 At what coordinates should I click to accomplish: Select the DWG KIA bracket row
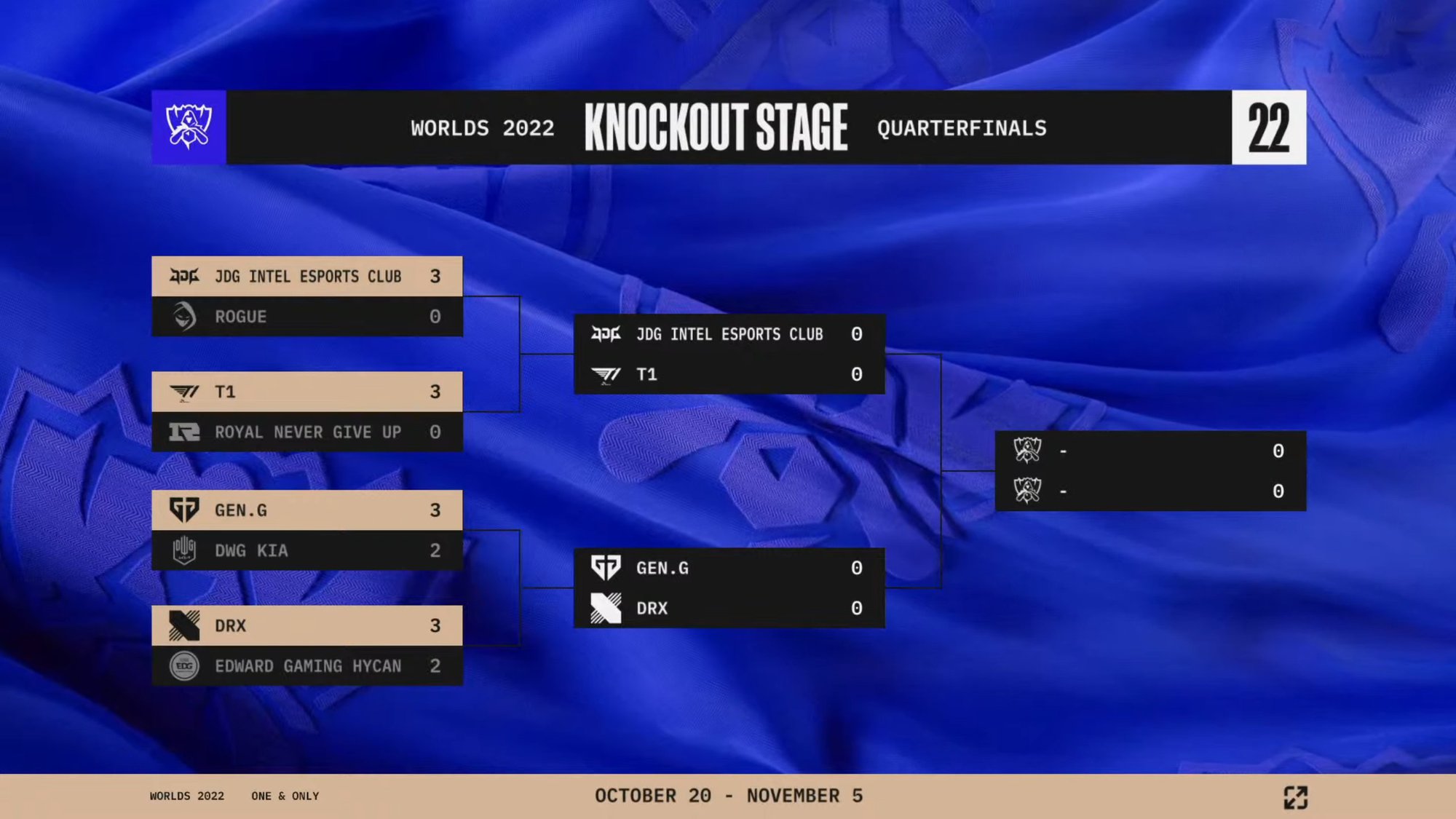pyautogui.click(x=306, y=551)
